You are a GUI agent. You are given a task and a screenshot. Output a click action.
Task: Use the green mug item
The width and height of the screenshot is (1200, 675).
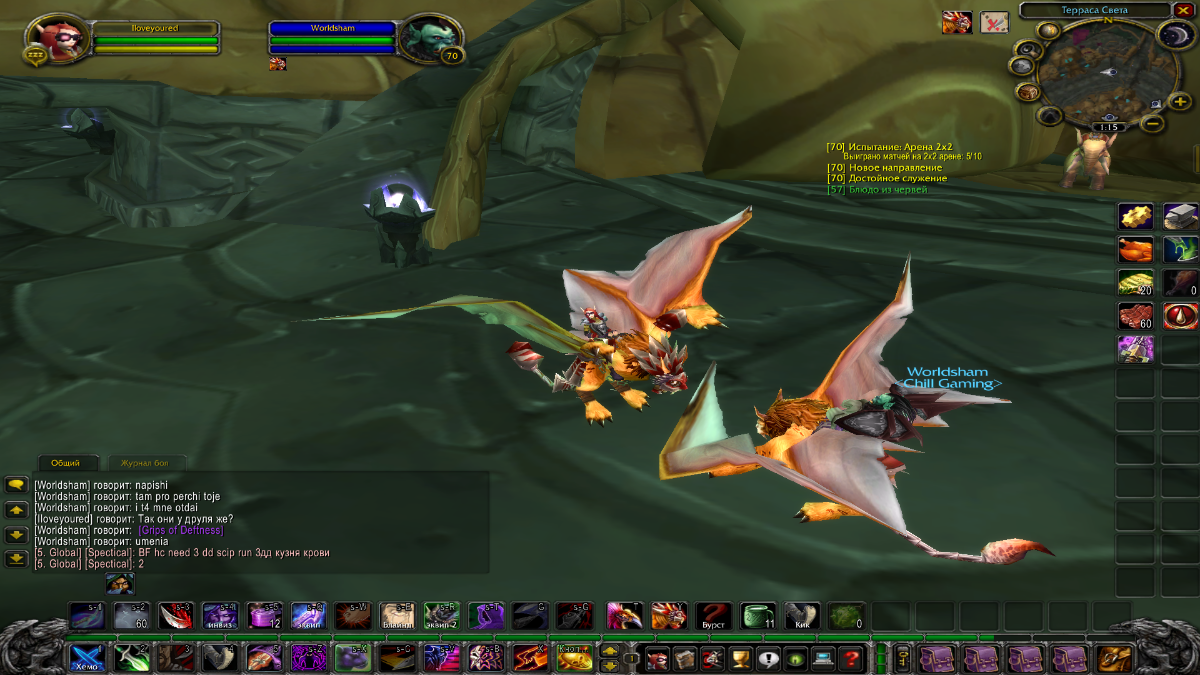click(757, 615)
